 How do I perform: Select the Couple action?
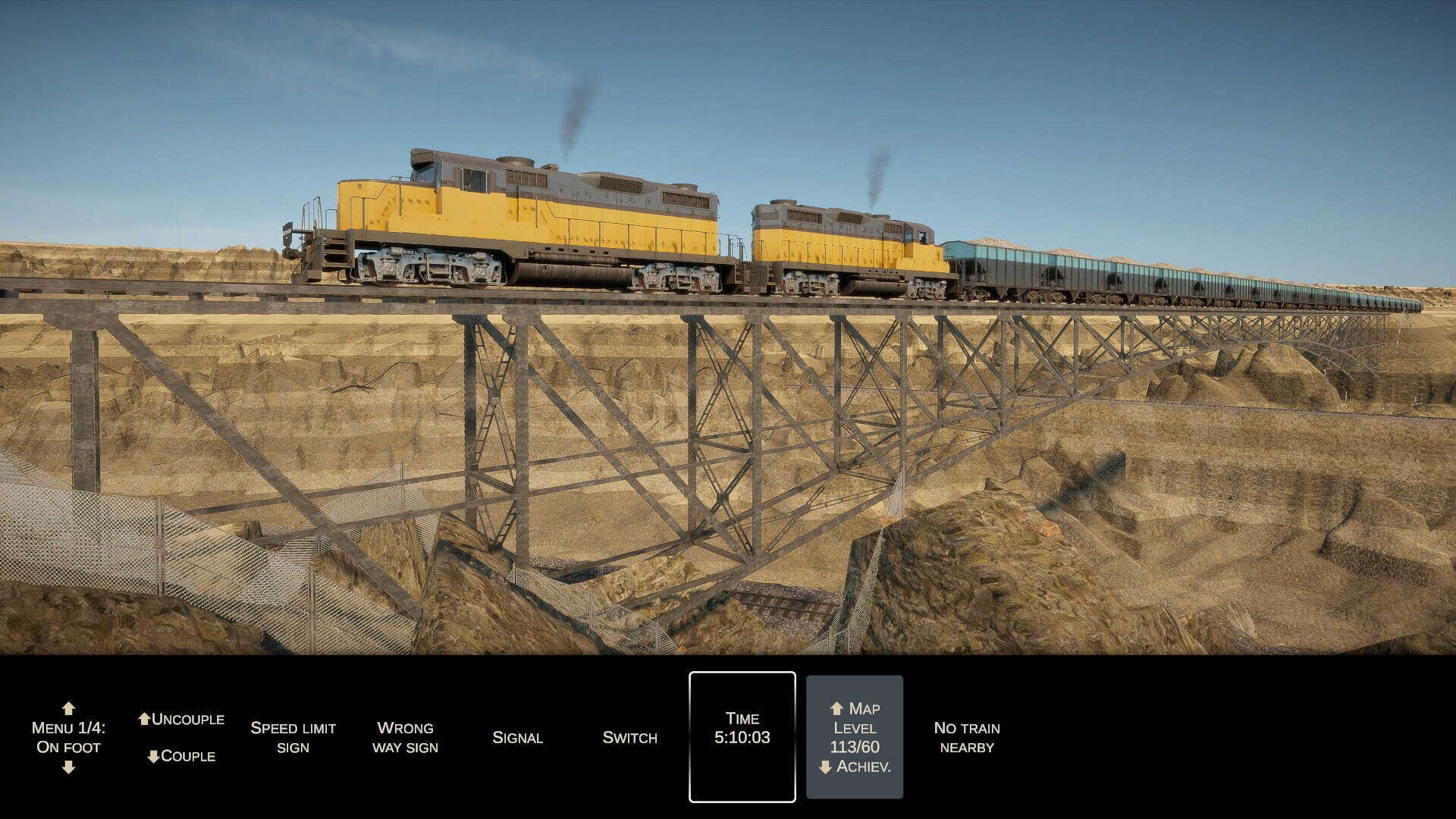coord(181,756)
